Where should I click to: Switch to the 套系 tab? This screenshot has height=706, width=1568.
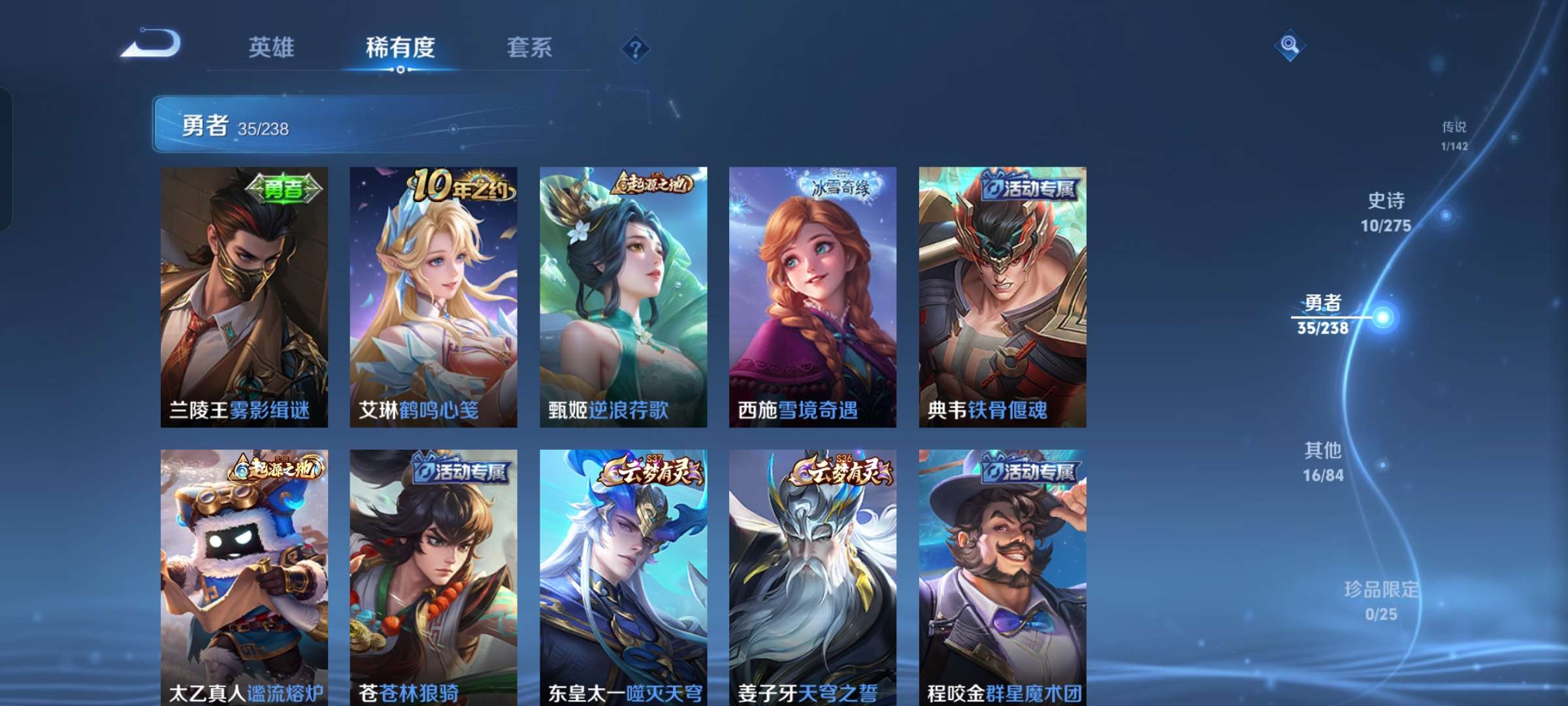pos(529,47)
